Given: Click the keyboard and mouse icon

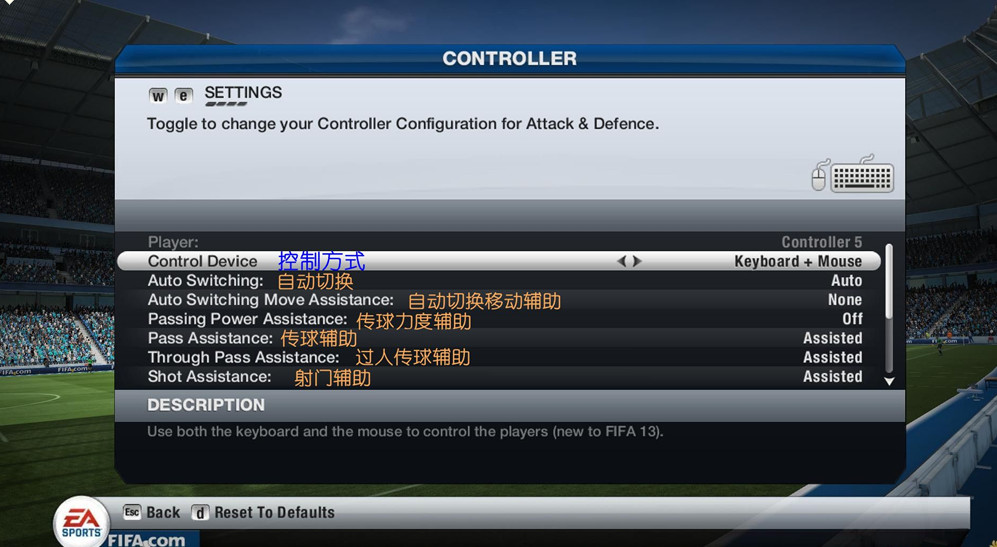Looking at the screenshot, I should 852,176.
